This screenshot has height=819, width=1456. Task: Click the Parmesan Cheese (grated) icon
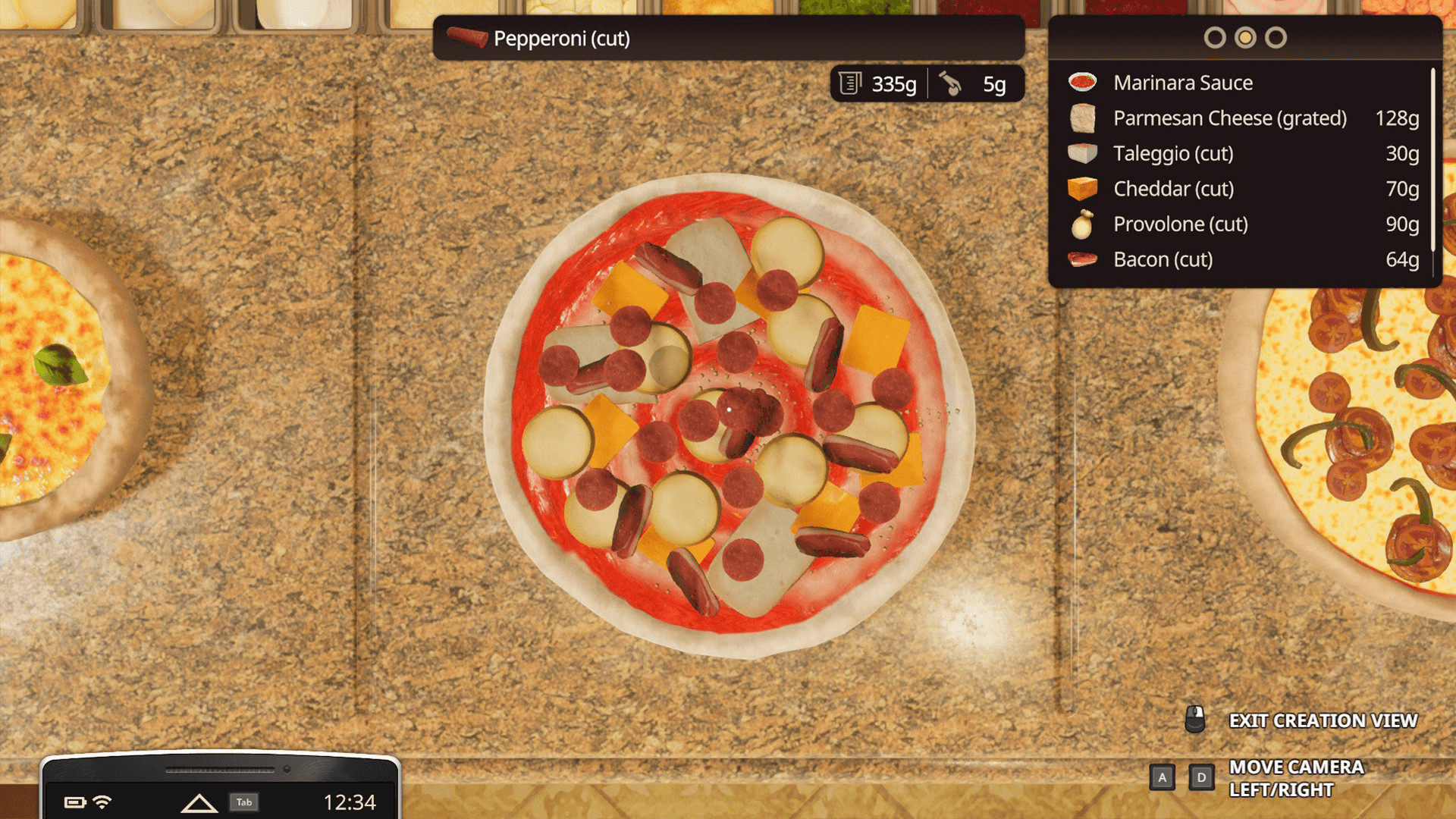1082,118
